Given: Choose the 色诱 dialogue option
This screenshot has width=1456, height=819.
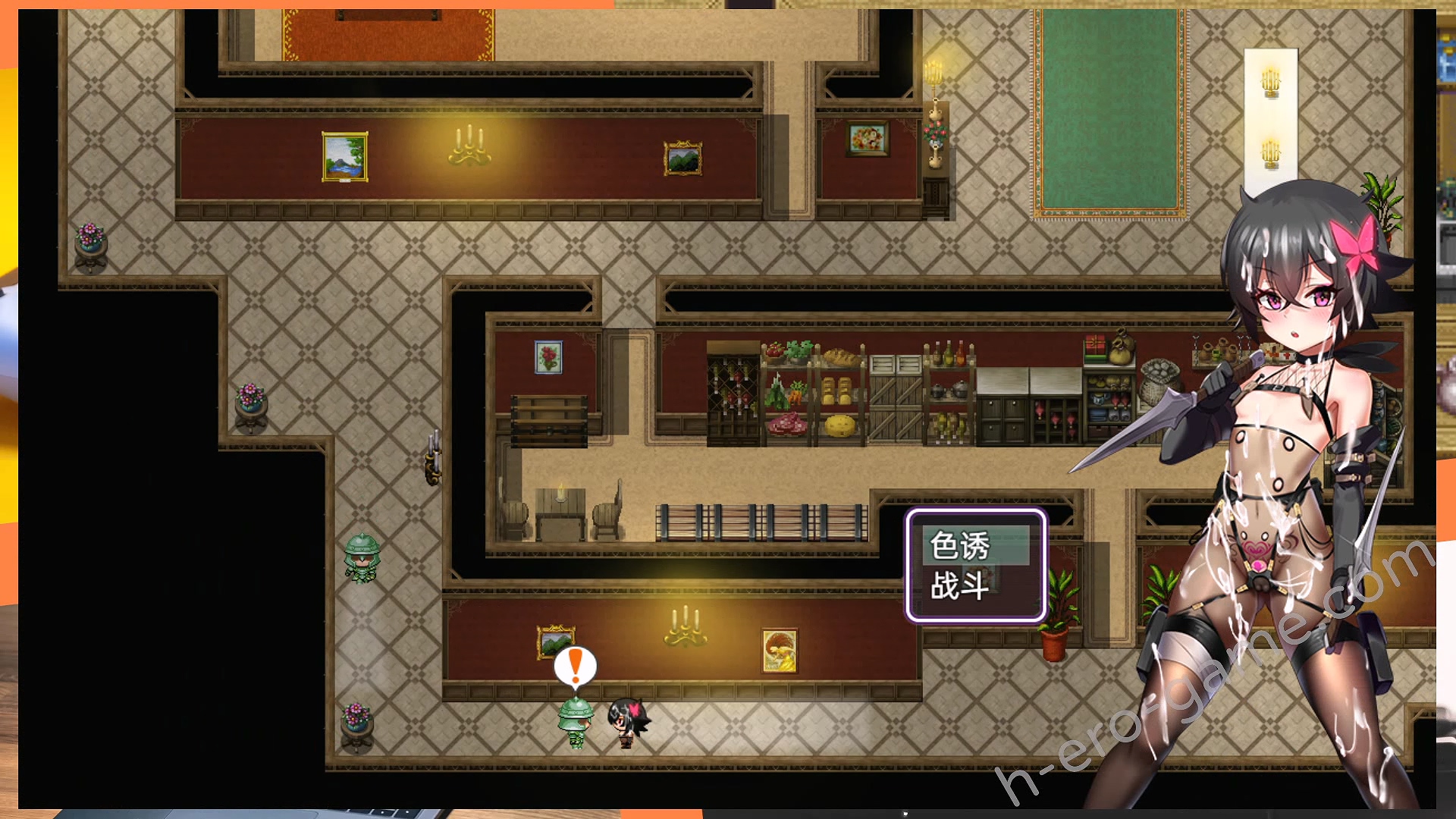Looking at the screenshot, I should (x=960, y=546).
